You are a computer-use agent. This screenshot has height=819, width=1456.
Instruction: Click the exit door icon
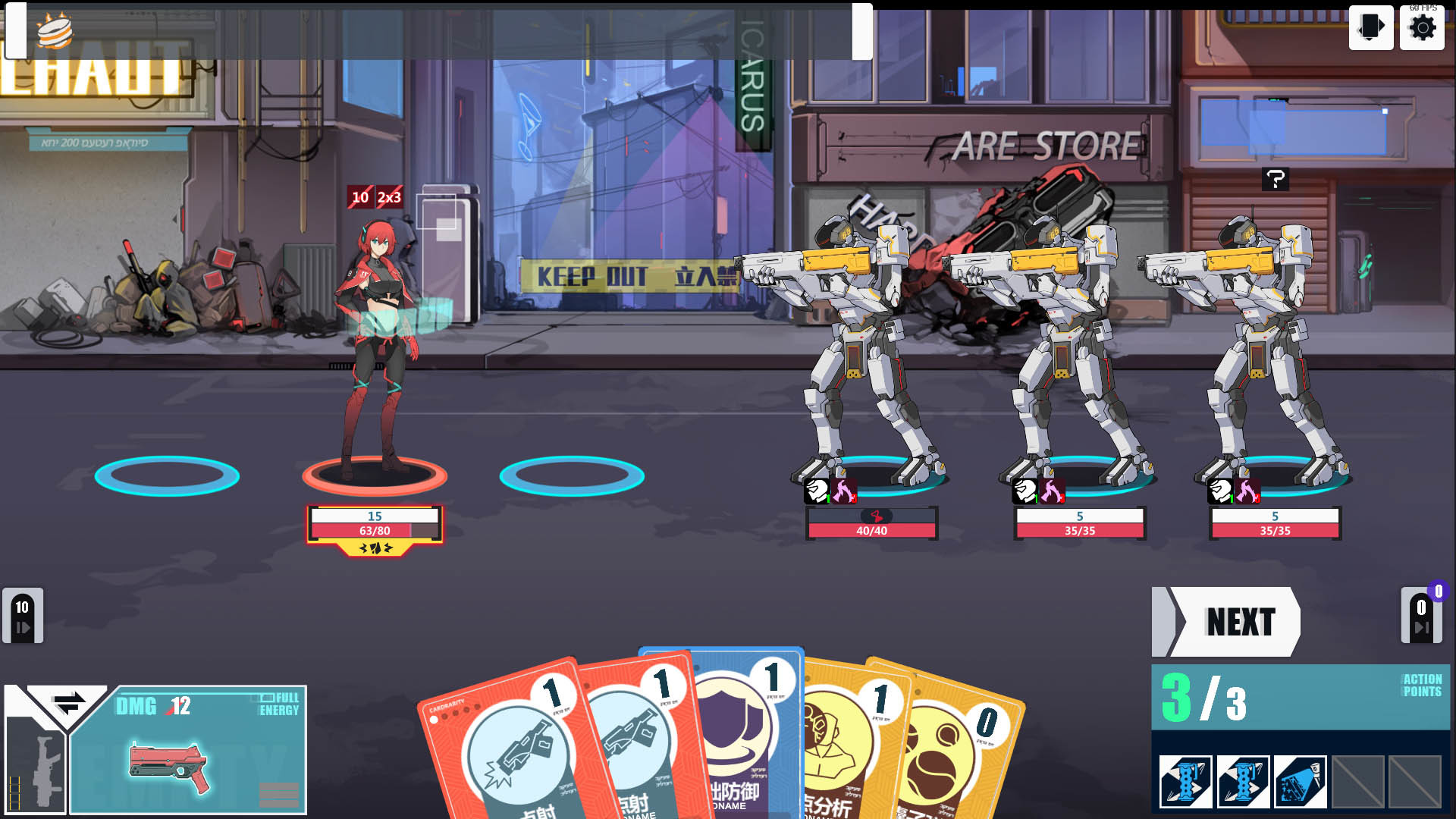click(x=1370, y=28)
